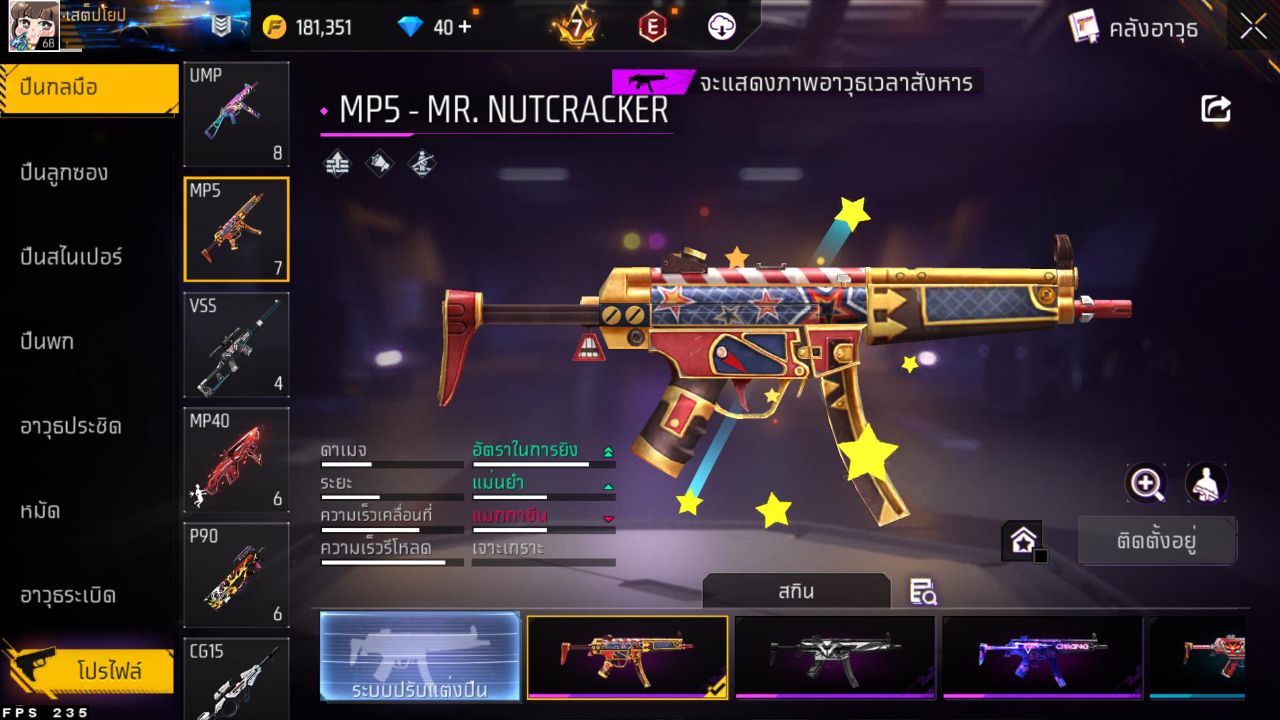Select the VSS weapon thumbnail in the list

click(x=236, y=344)
